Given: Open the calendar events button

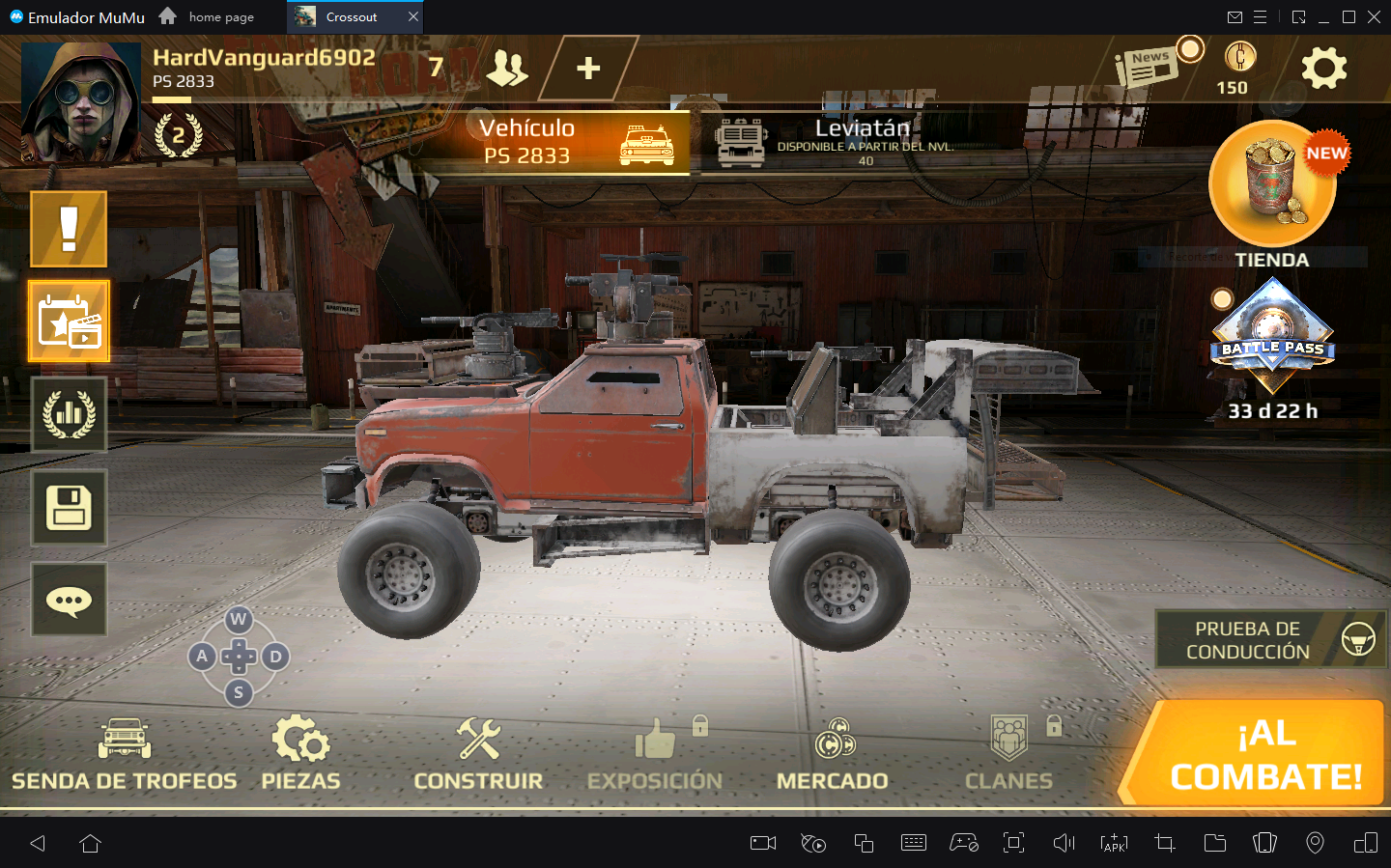Looking at the screenshot, I should (x=69, y=322).
